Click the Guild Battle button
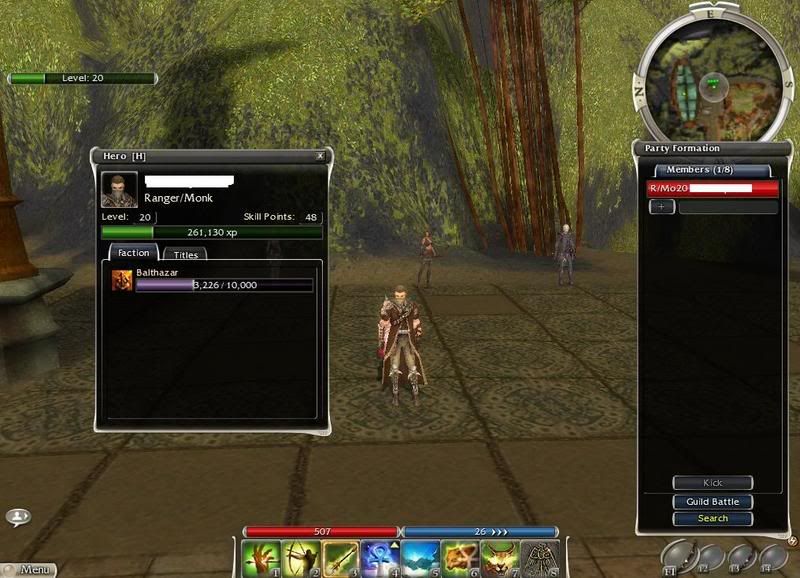Screen dimensions: 800x578 tap(712, 502)
